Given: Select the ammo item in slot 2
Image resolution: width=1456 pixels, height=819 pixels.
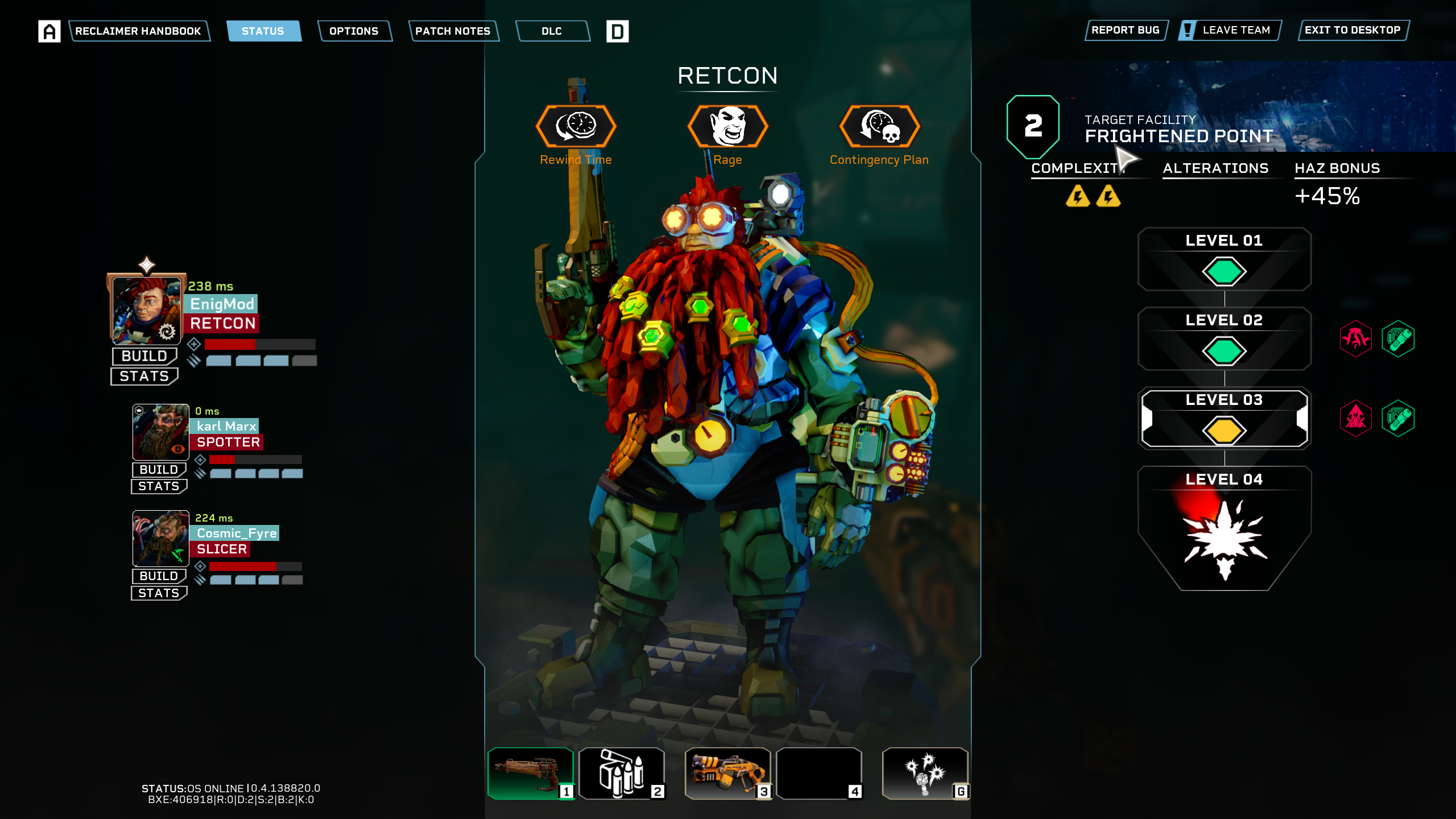Looking at the screenshot, I should point(622,773).
